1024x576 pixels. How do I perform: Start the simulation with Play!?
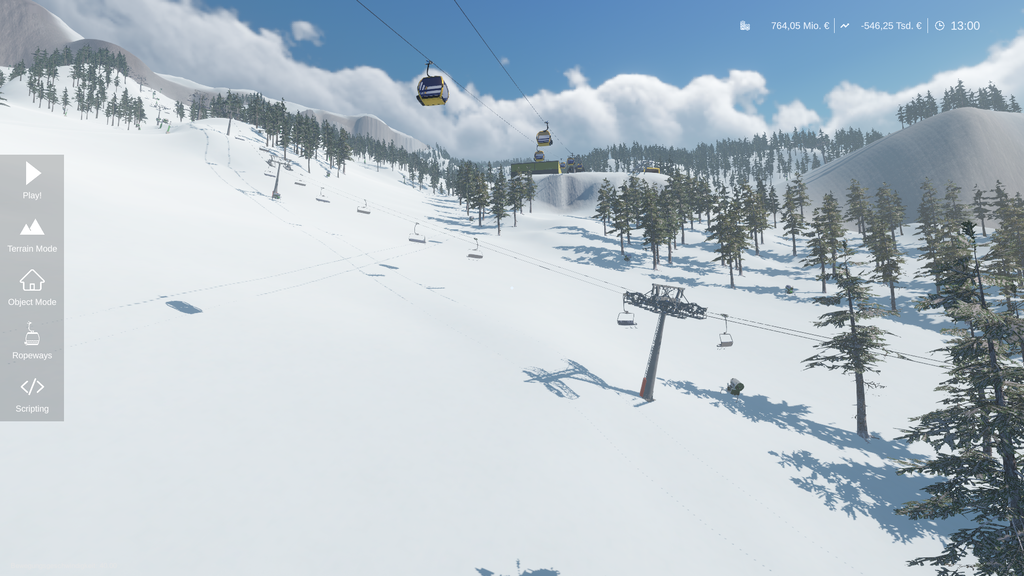(32, 180)
